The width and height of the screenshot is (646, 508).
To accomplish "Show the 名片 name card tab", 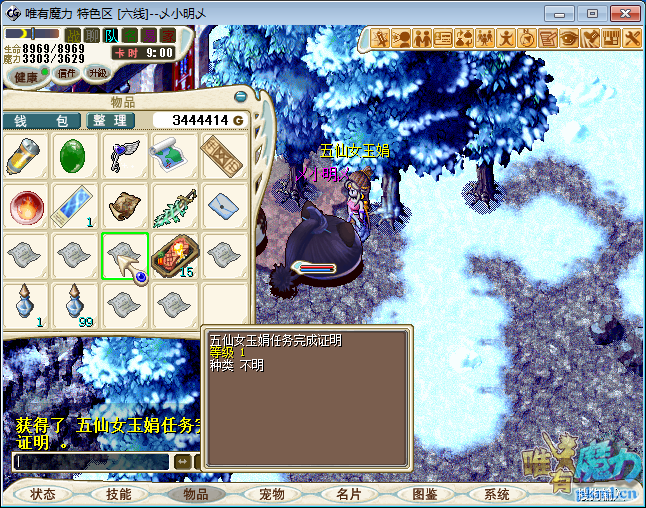I will click(347, 494).
